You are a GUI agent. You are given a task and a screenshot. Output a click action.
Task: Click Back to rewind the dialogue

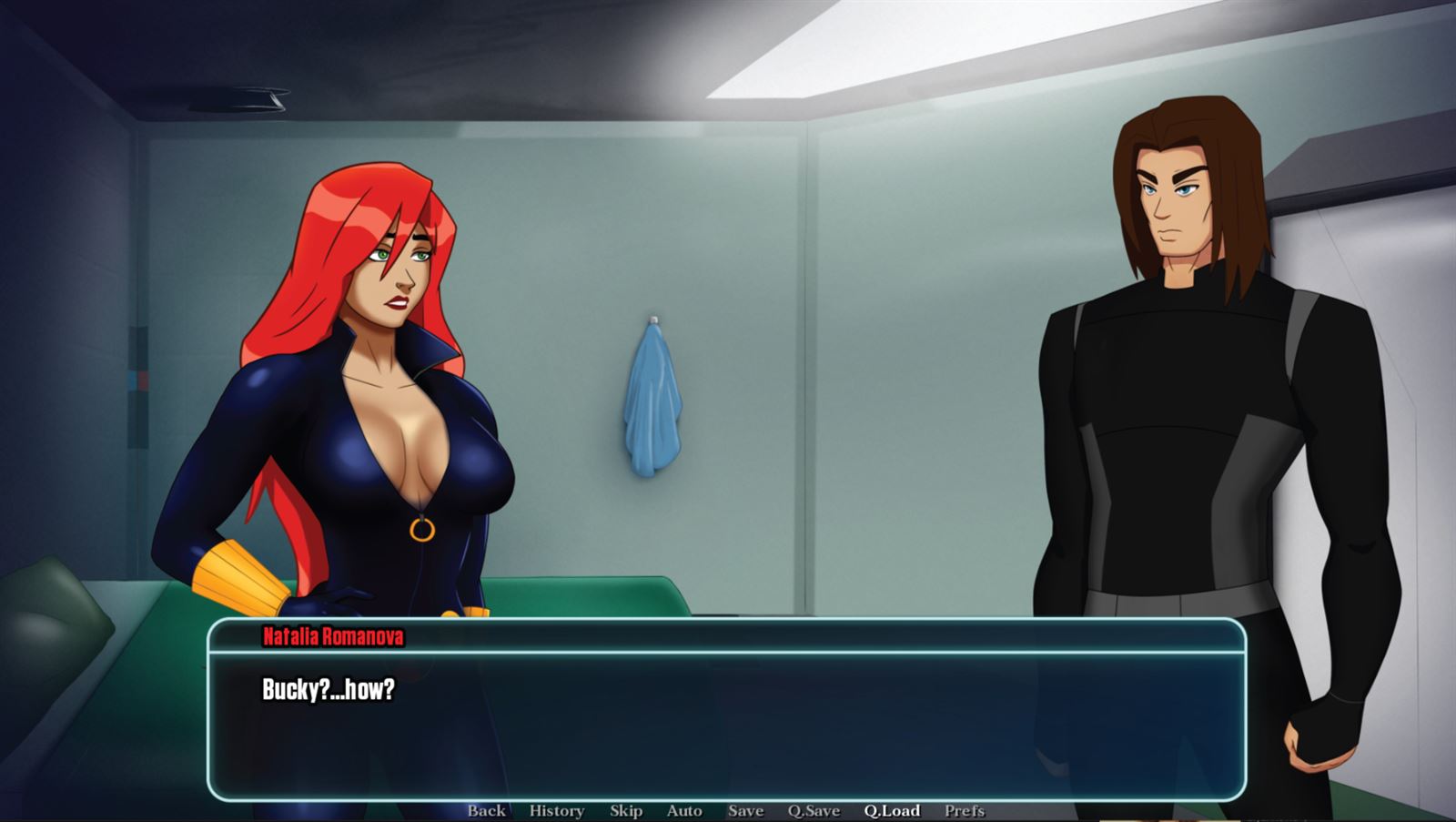point(485,810)
